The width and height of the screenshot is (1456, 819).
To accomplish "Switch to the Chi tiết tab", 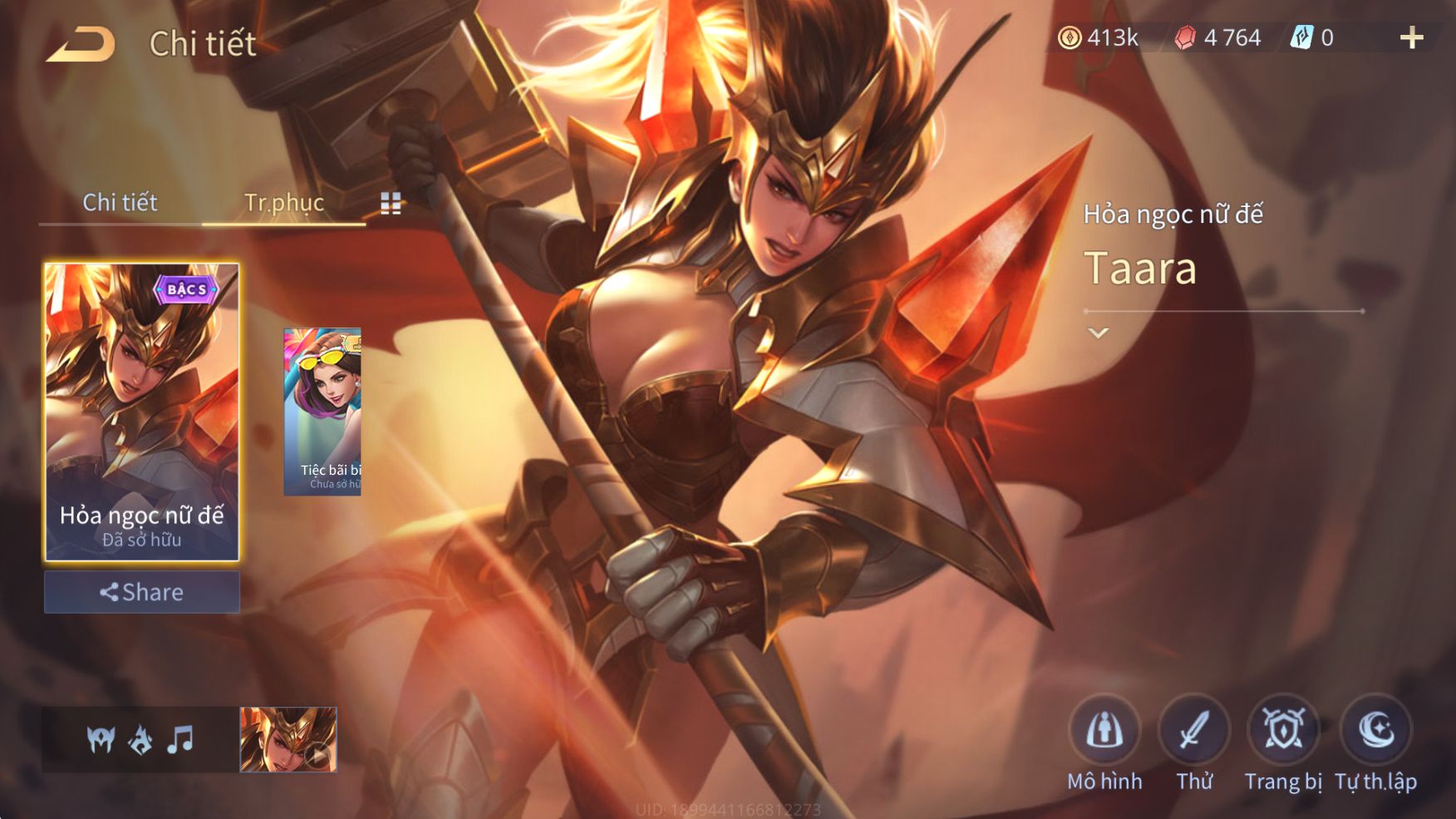I will point(120,202).
